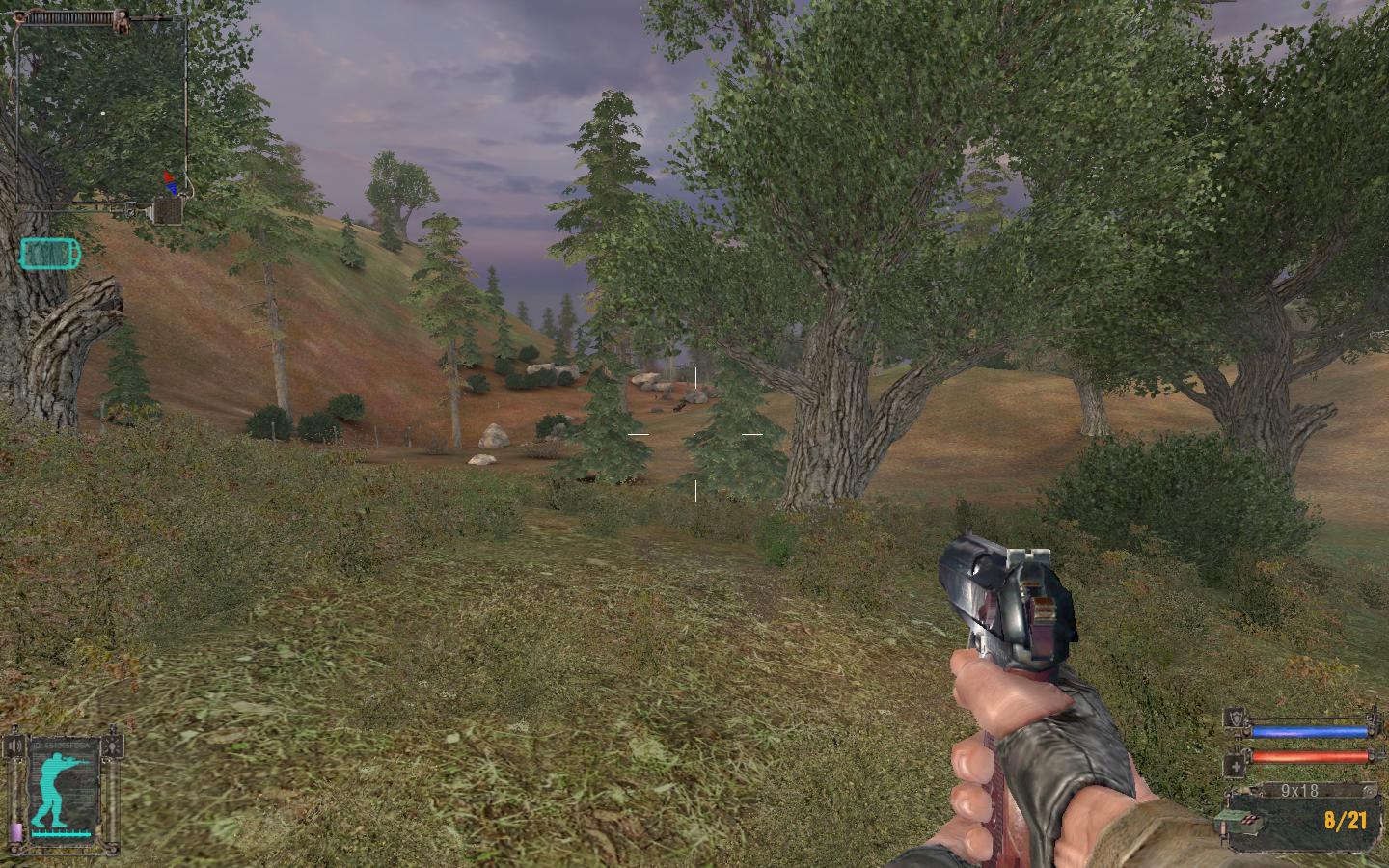This screenshot has width=1389, height=868.
Task: Click the light bulb visibility icon
Action: click(x=115, y=746)
